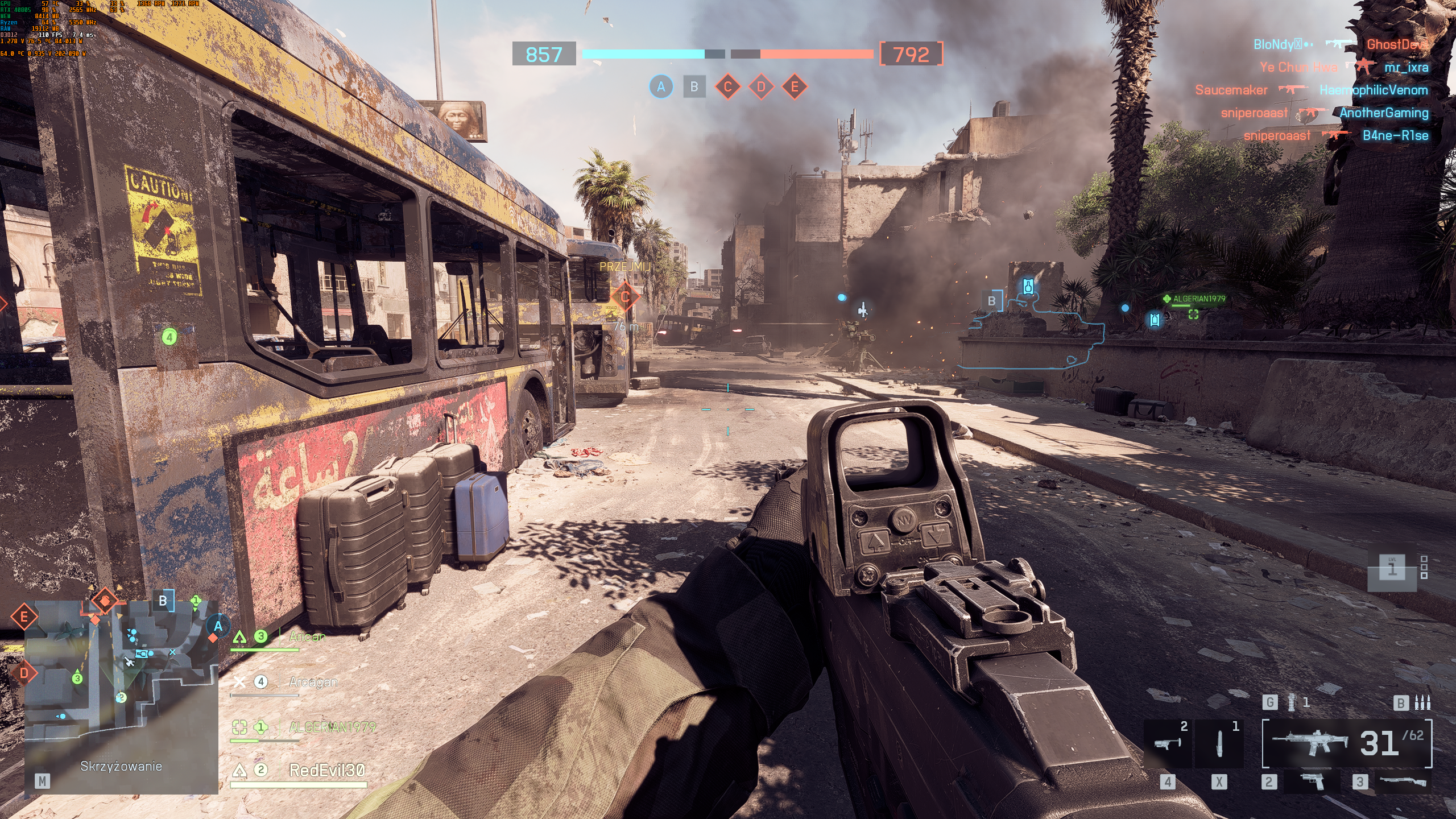This screenshot has width=1456, height=819.
Task: Select RedEvil30 in the squad list
Action: click(x=326, y=770)
